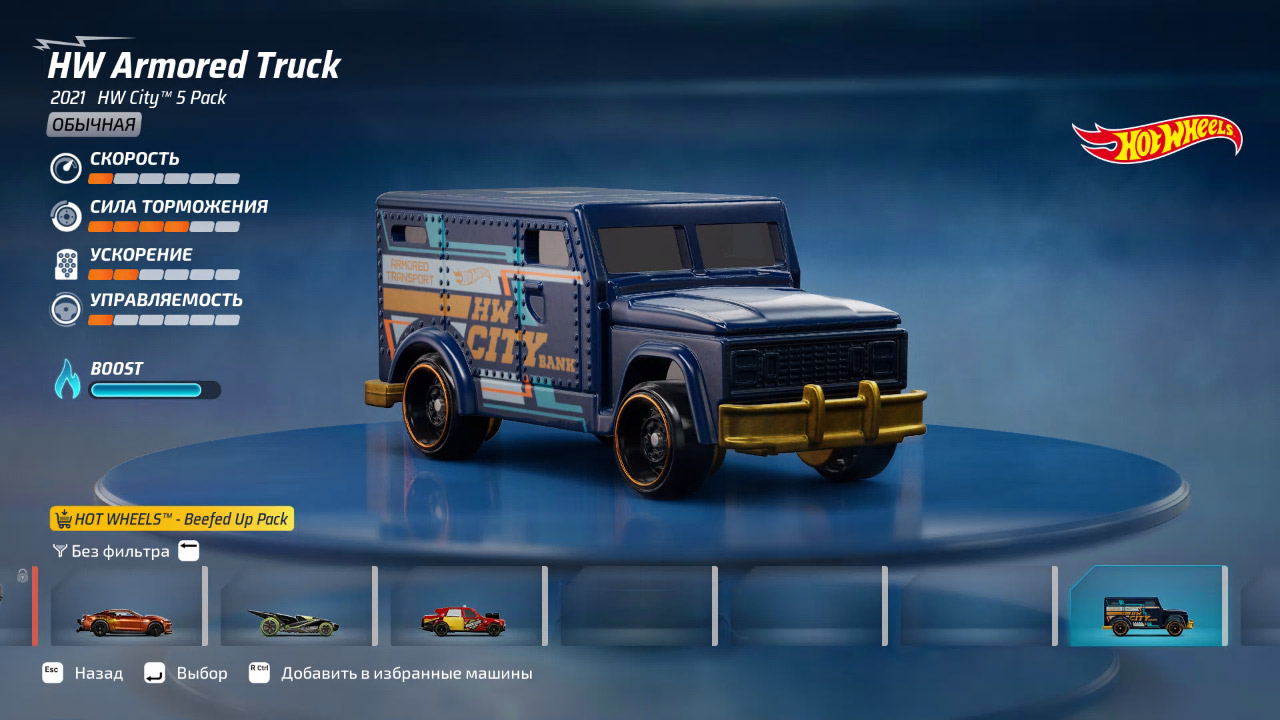The width and height of the screenshot is (1280, 720).
Task: Select the brake disc icon for СИЛА ТОРМОЖЕНИЯ
Action: tap(64, 216)
